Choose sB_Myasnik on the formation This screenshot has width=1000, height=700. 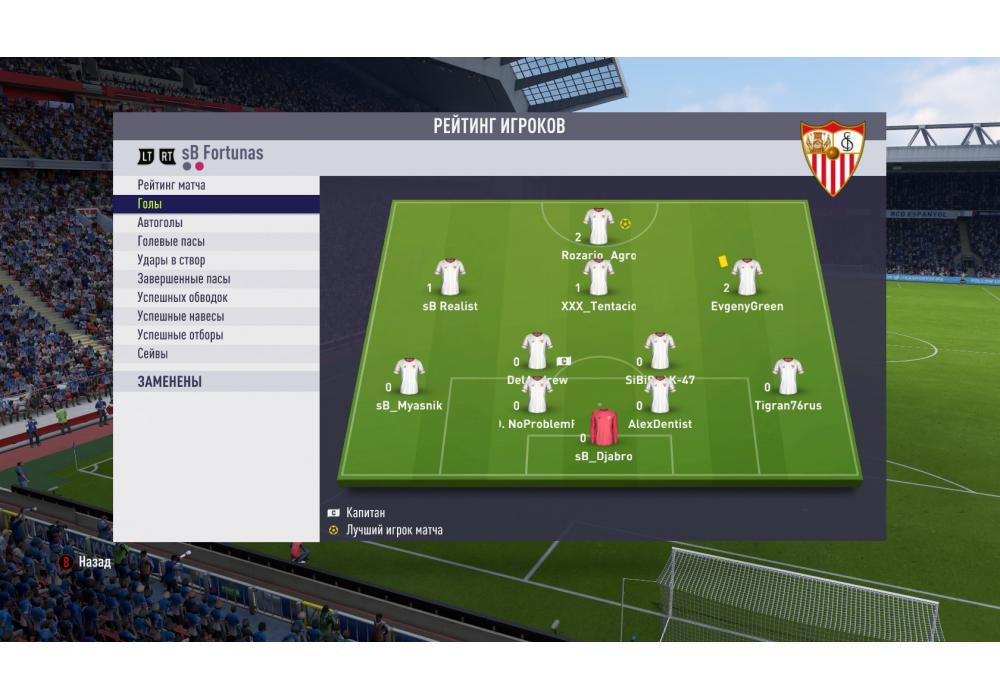pos(409,377)
